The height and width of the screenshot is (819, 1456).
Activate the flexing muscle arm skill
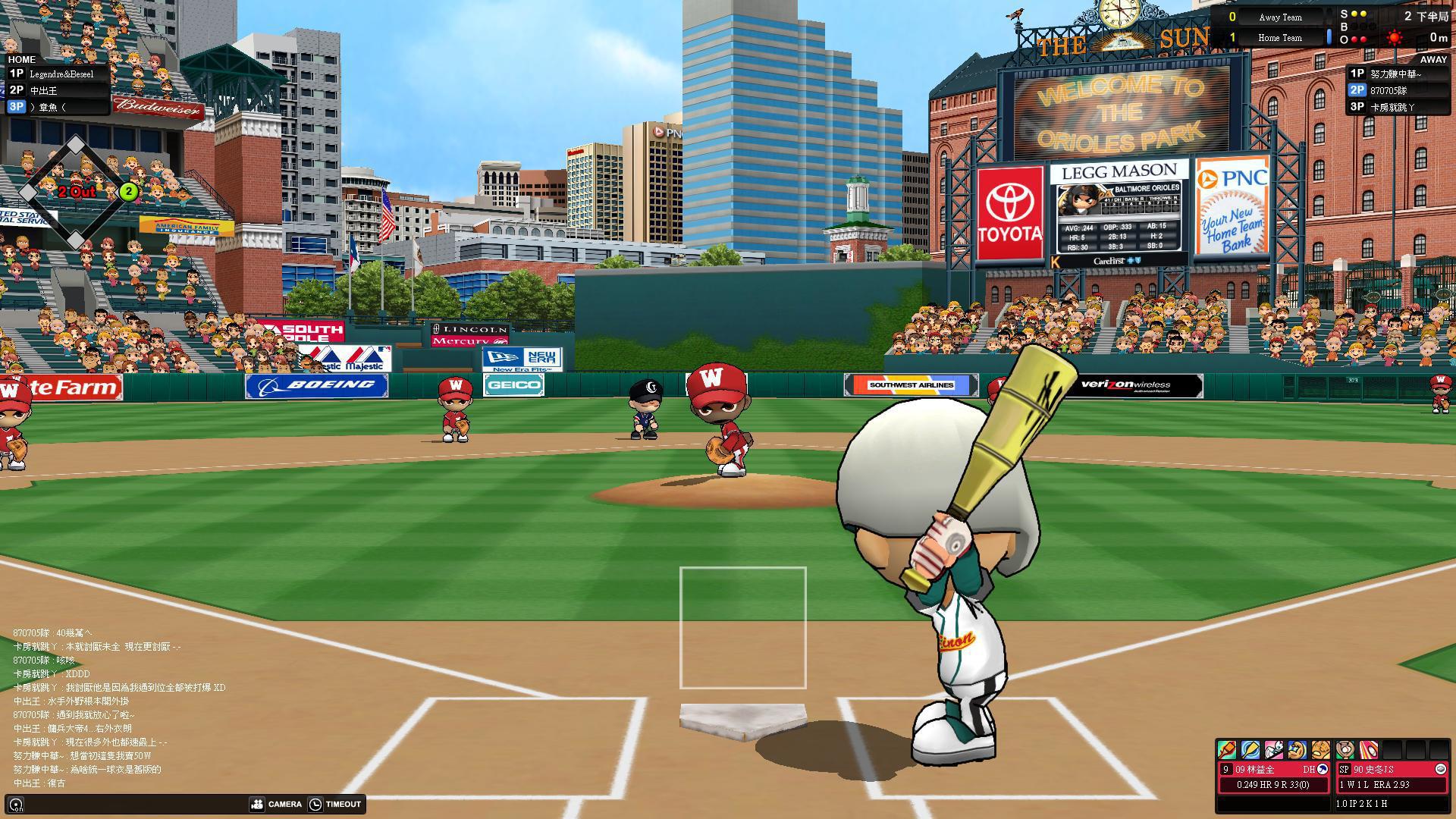click(x=1298, y=750)
